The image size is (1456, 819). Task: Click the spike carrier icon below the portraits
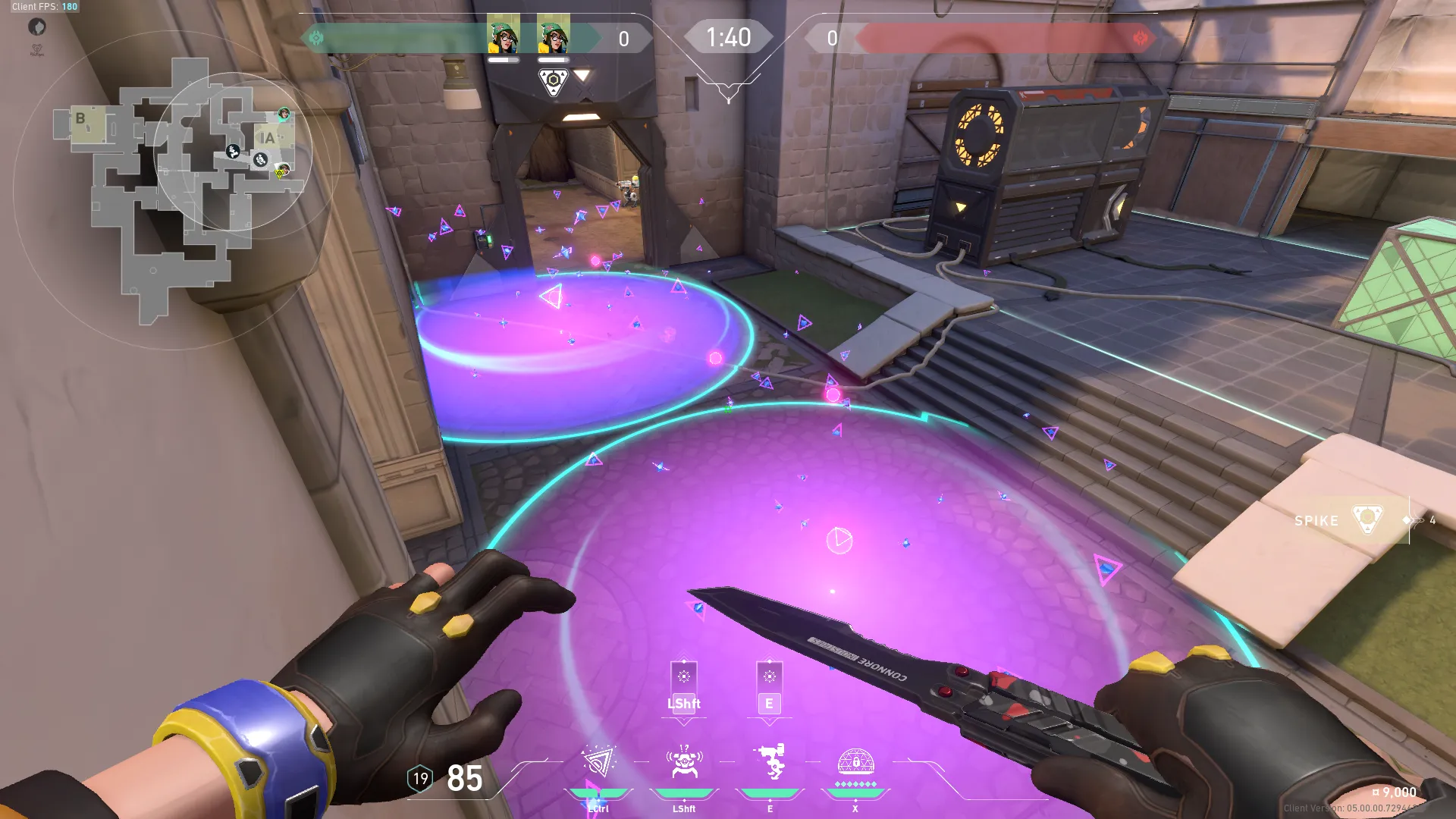[x=553, y=81]
